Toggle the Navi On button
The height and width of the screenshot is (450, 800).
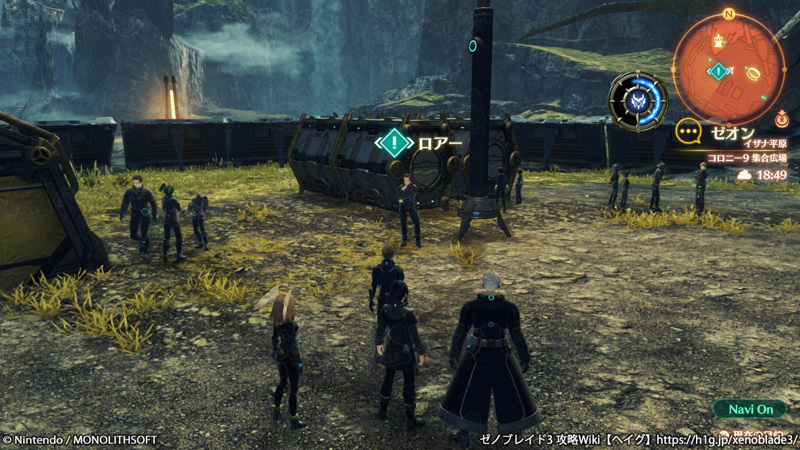pyautogui.click(x=750, y=409)
